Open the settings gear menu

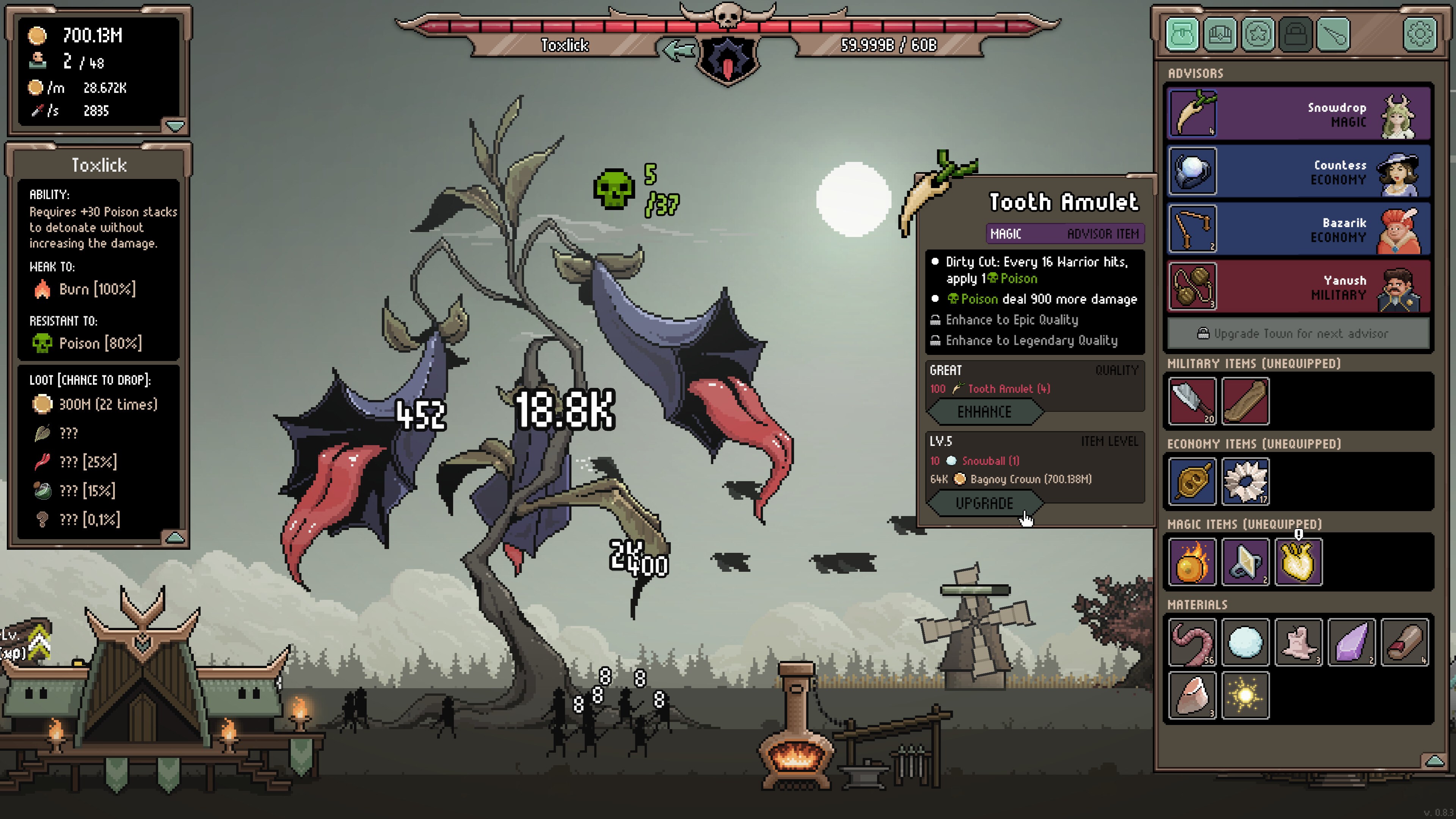click(1419, 35)
